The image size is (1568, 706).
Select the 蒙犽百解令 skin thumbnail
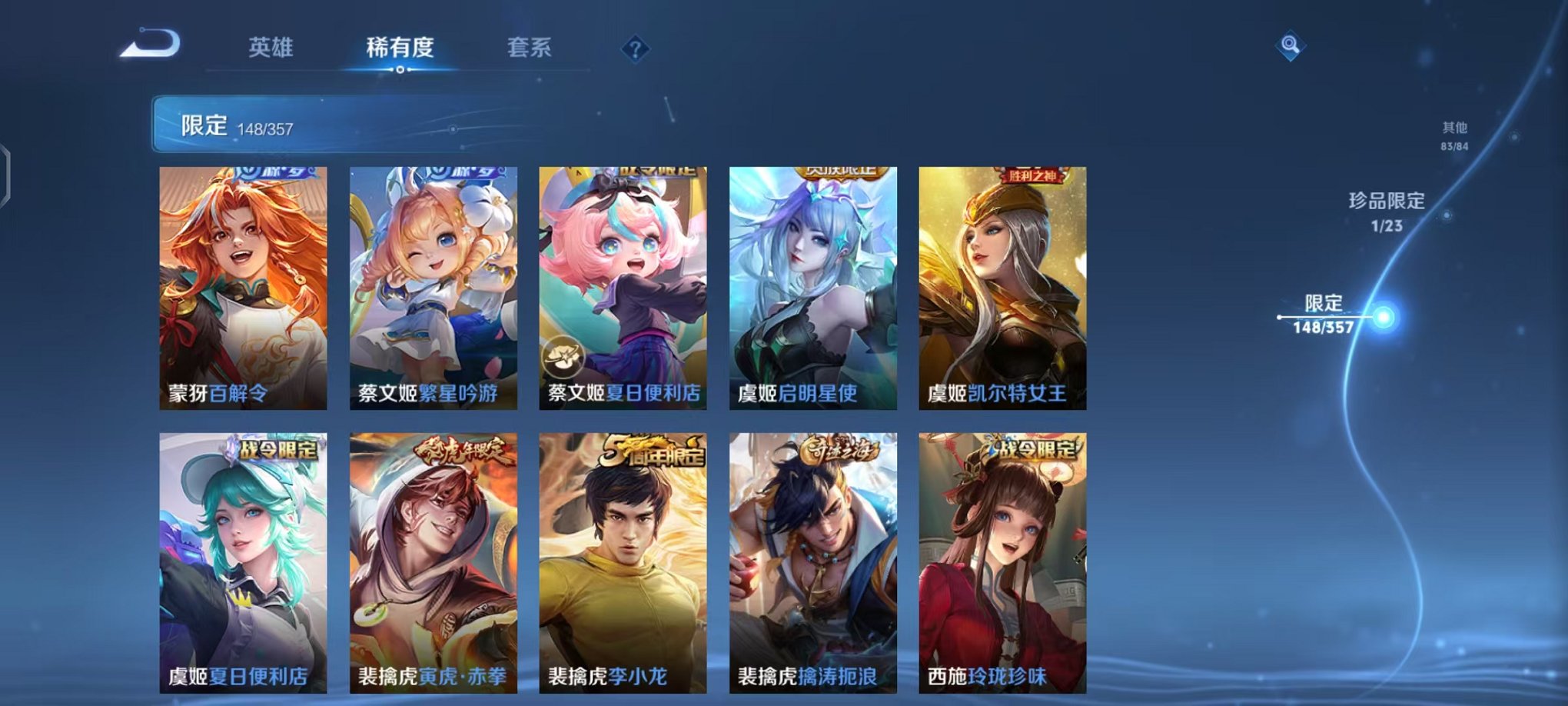(x=244, y=285)
